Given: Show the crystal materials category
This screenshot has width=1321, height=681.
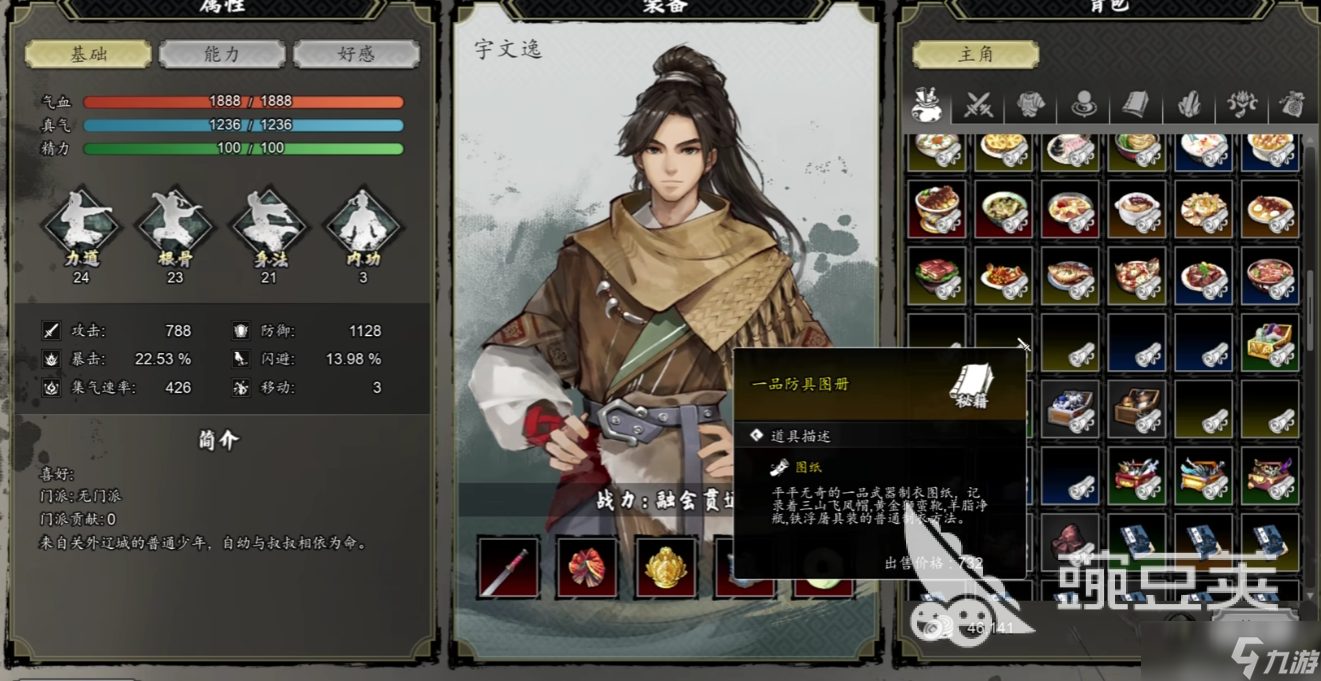Looking at the screenshot, I should 1187,104.
